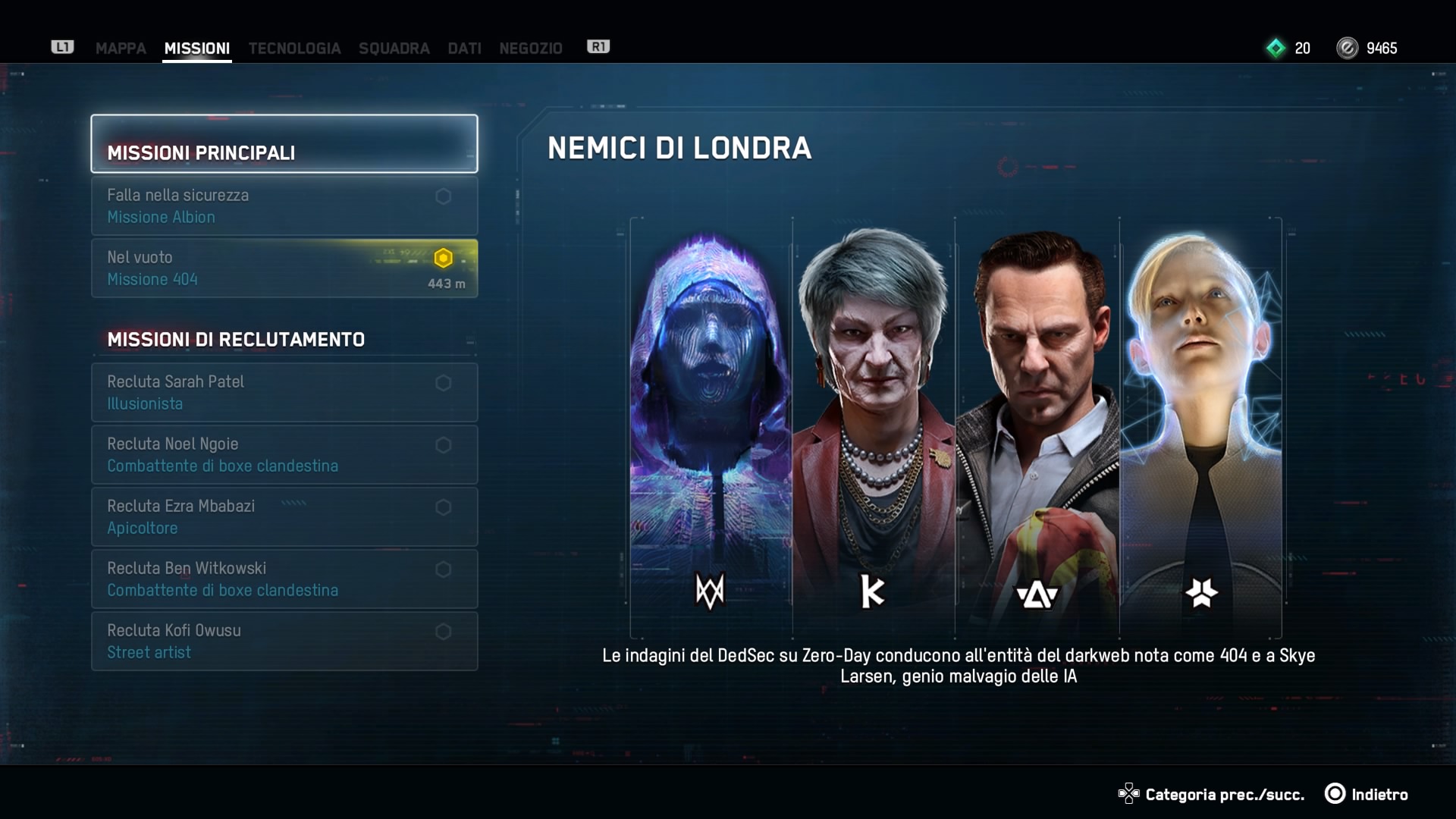Screen dimensions: 1456x819
Task: Click the green tech points diamond icon
Action: pos(1276,48)
